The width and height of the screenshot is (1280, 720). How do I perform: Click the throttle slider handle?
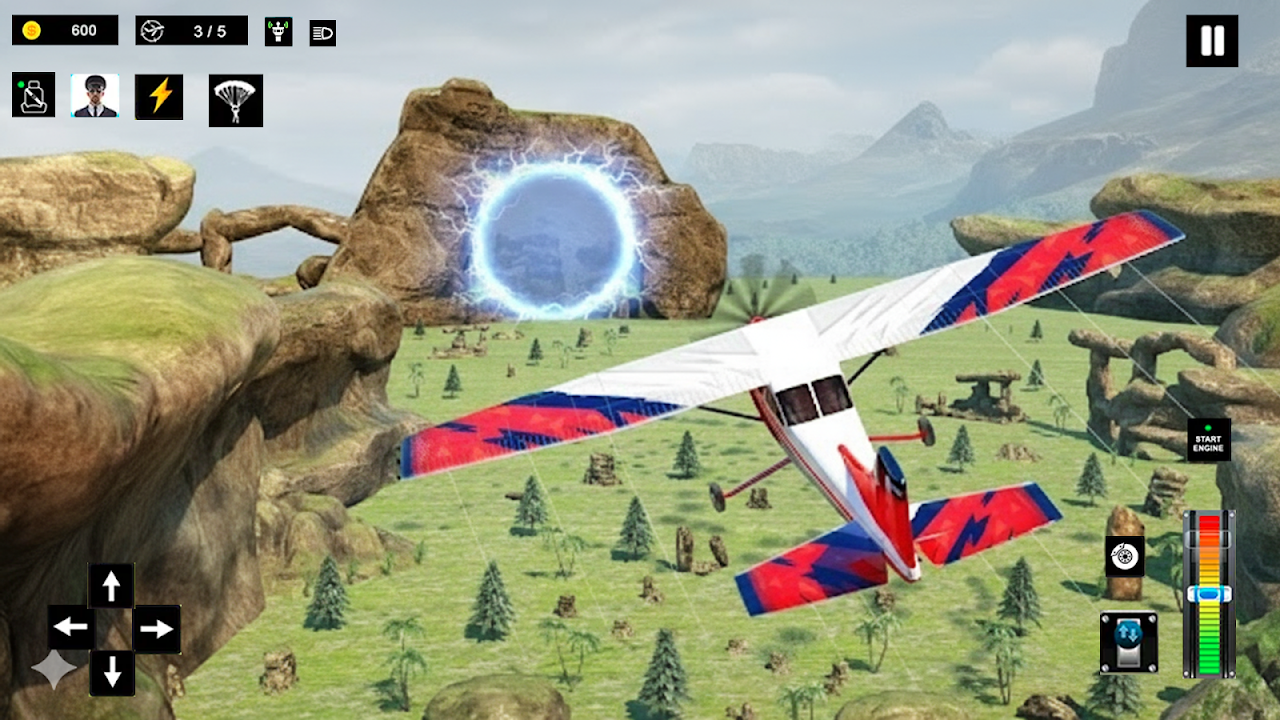pyautogui.click(x=1208, y=594)
